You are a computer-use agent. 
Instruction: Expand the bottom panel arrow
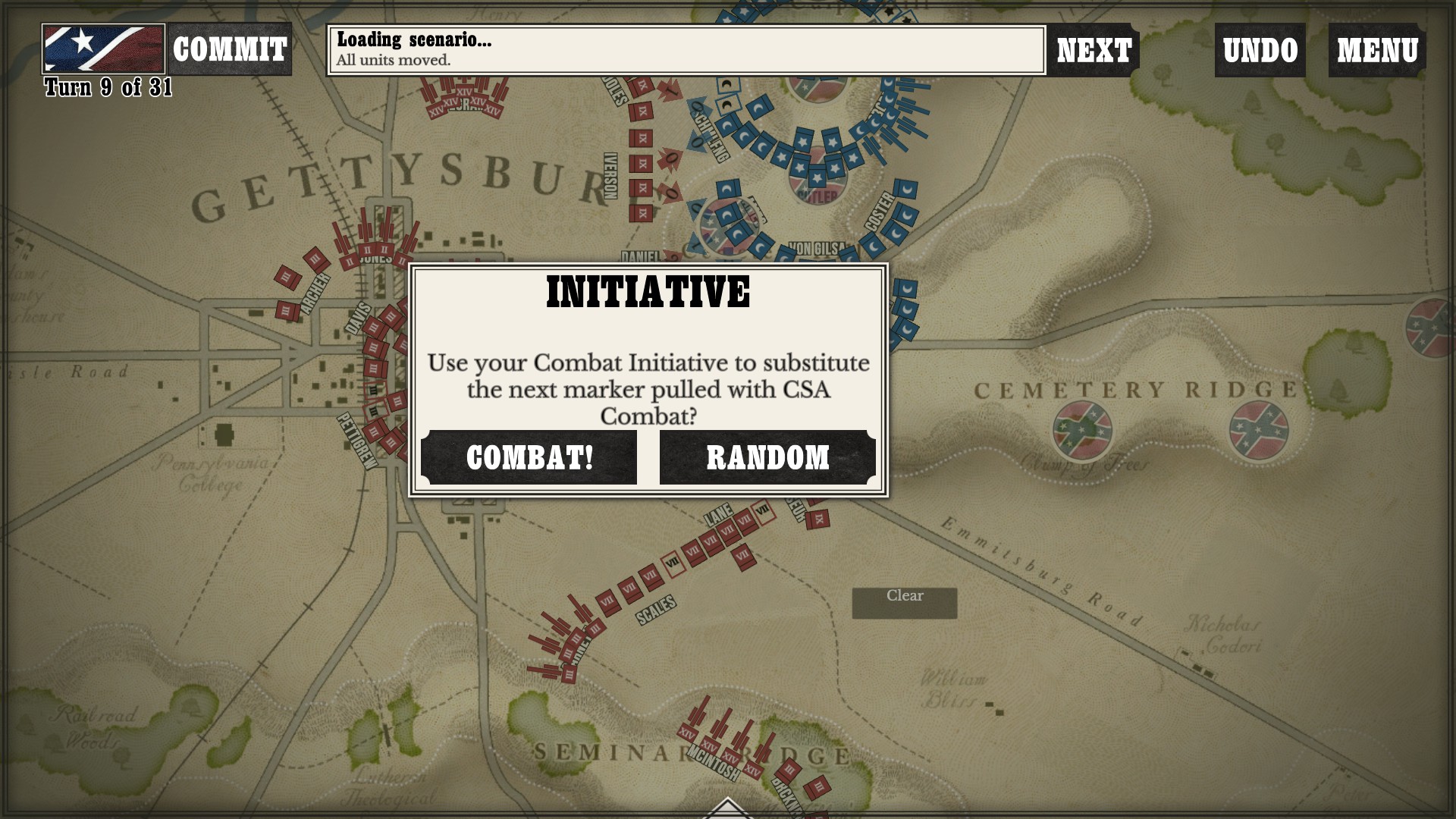[x=726, y=808]
